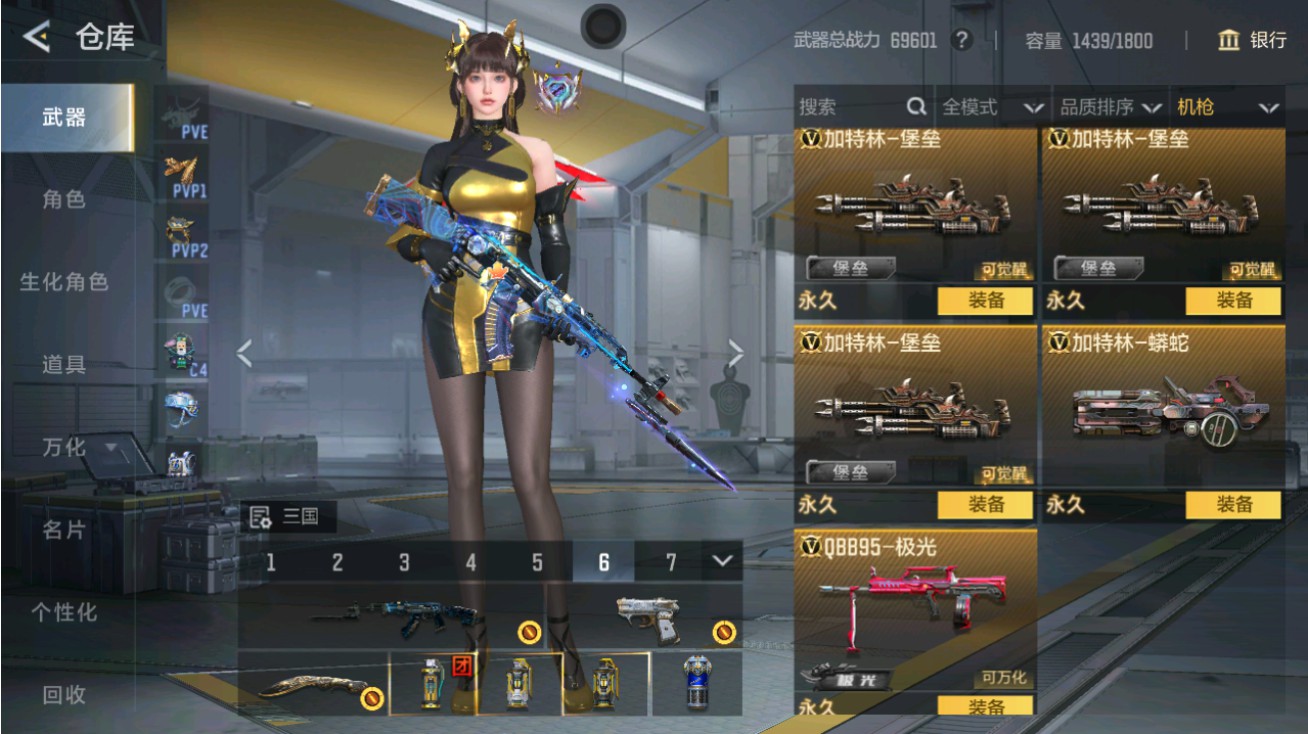Click the search magnifier icon
Screen dimensions: 1308x734
(915, 107)
